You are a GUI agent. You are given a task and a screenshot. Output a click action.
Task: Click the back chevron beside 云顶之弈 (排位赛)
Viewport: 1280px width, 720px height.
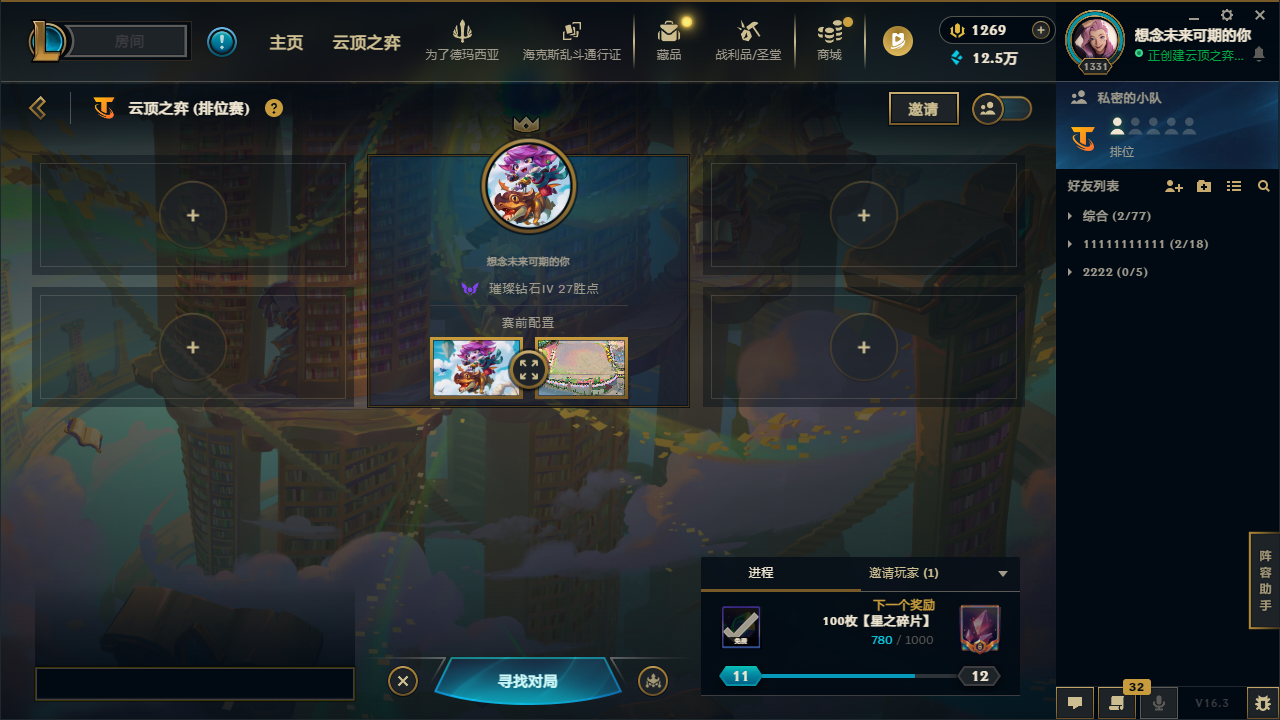pyautogui.click(x=38, y=107)
